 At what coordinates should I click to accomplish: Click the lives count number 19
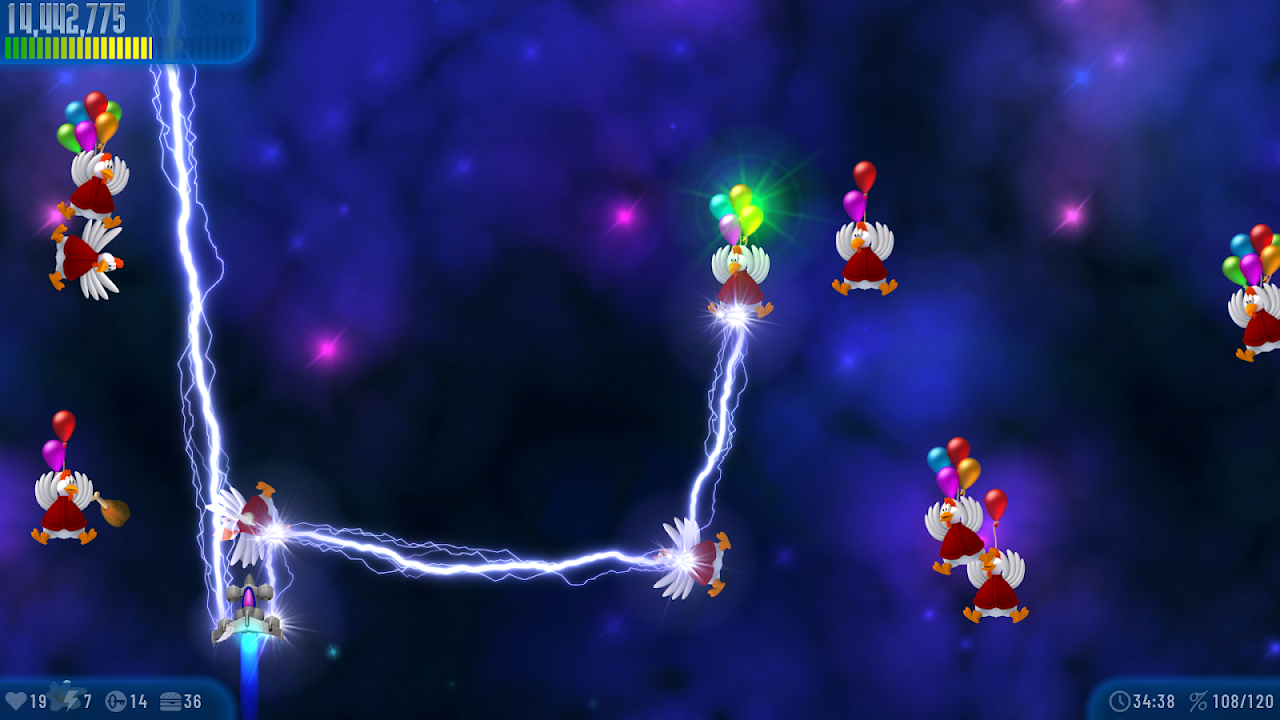pyautogui.click(x=37, y=700)
